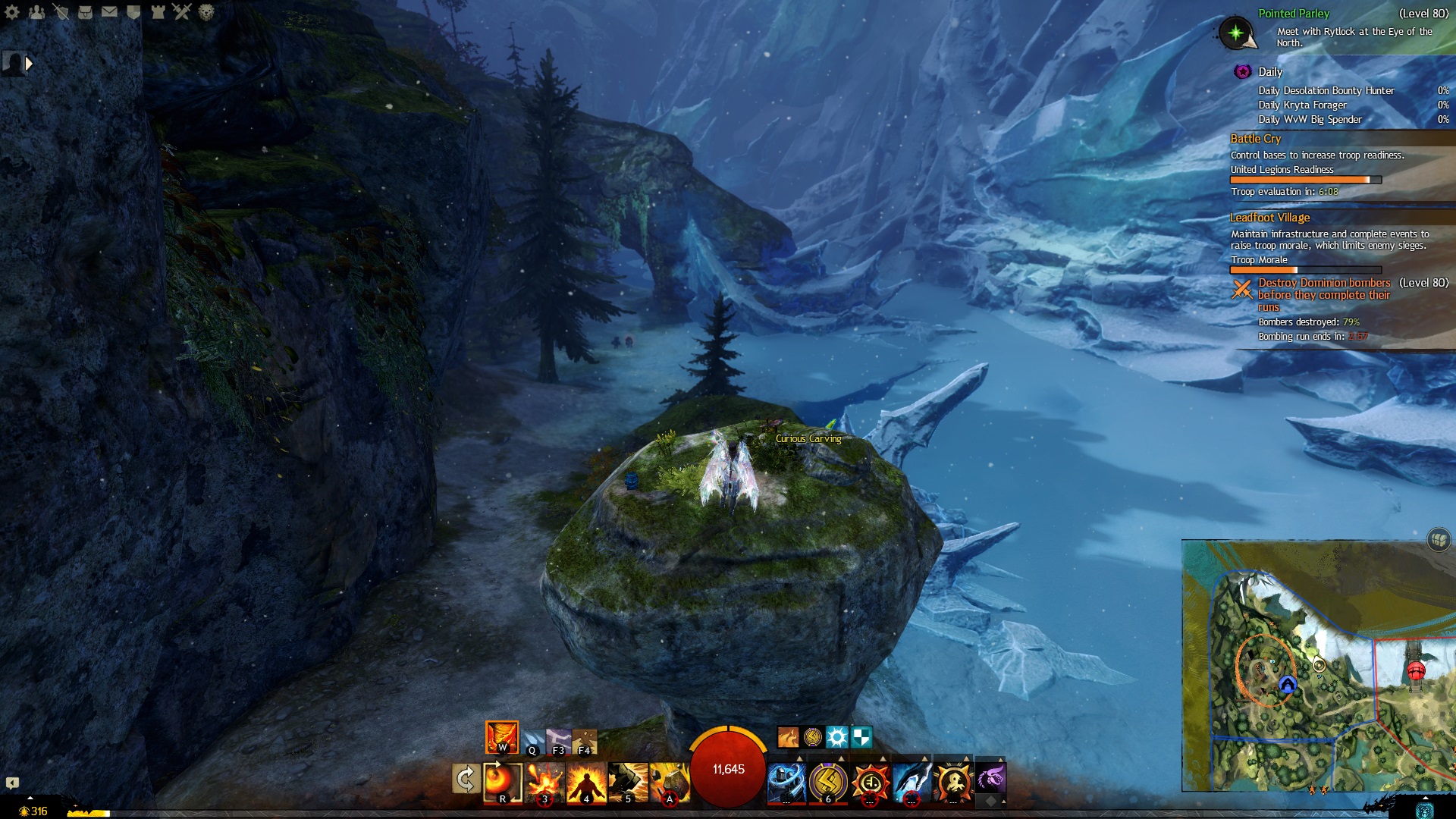The image size is (1456, 819).
Task: Click the weapon swap arrow button
Action: click(x=465, y=779)
